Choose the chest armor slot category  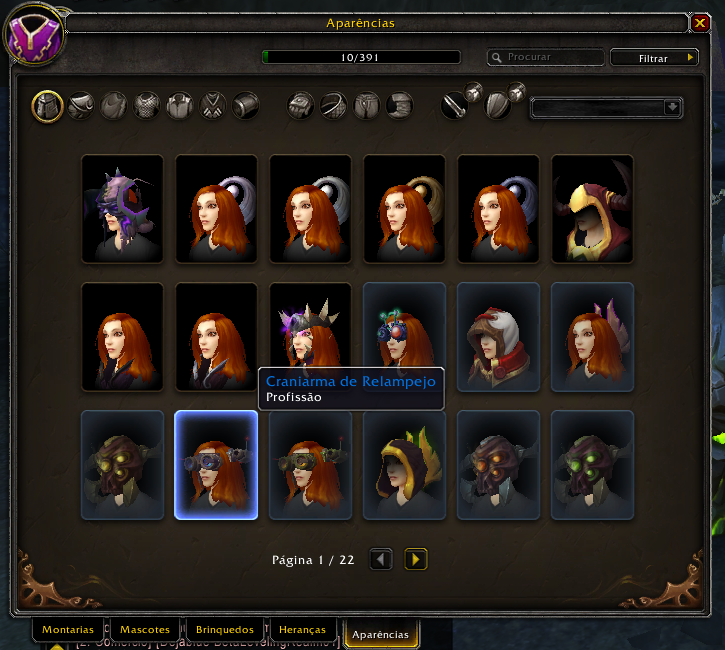(147, 106)
